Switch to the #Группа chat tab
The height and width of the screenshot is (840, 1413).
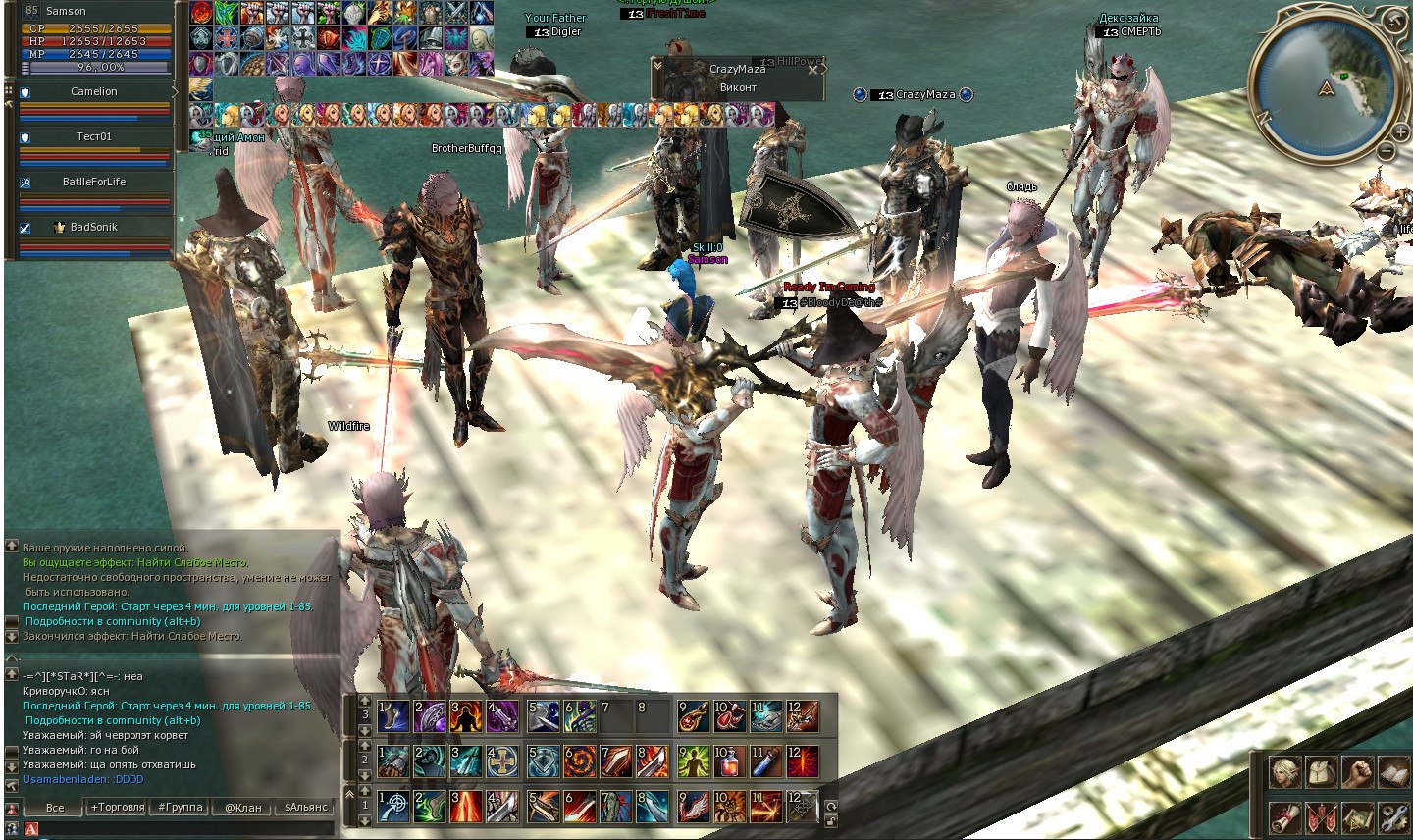point(181,808)
